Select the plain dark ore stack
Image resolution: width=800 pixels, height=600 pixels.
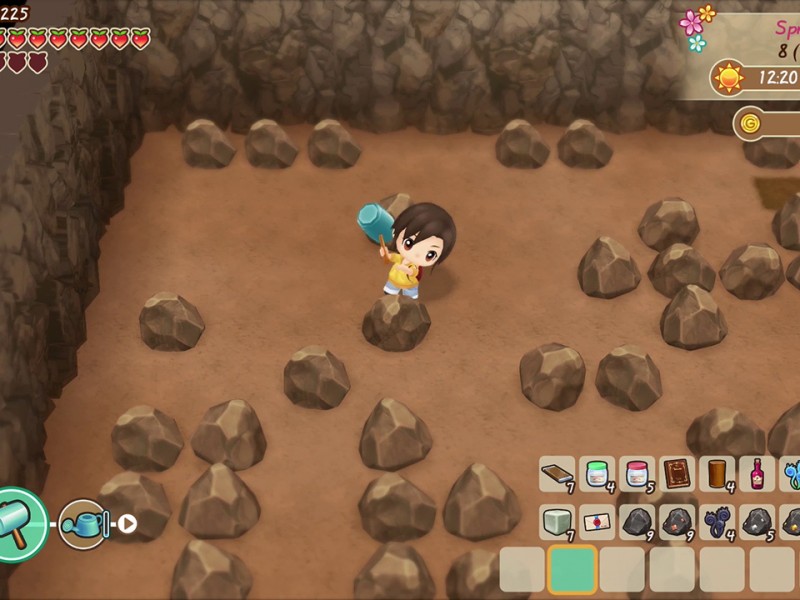[x=637, y=521]
